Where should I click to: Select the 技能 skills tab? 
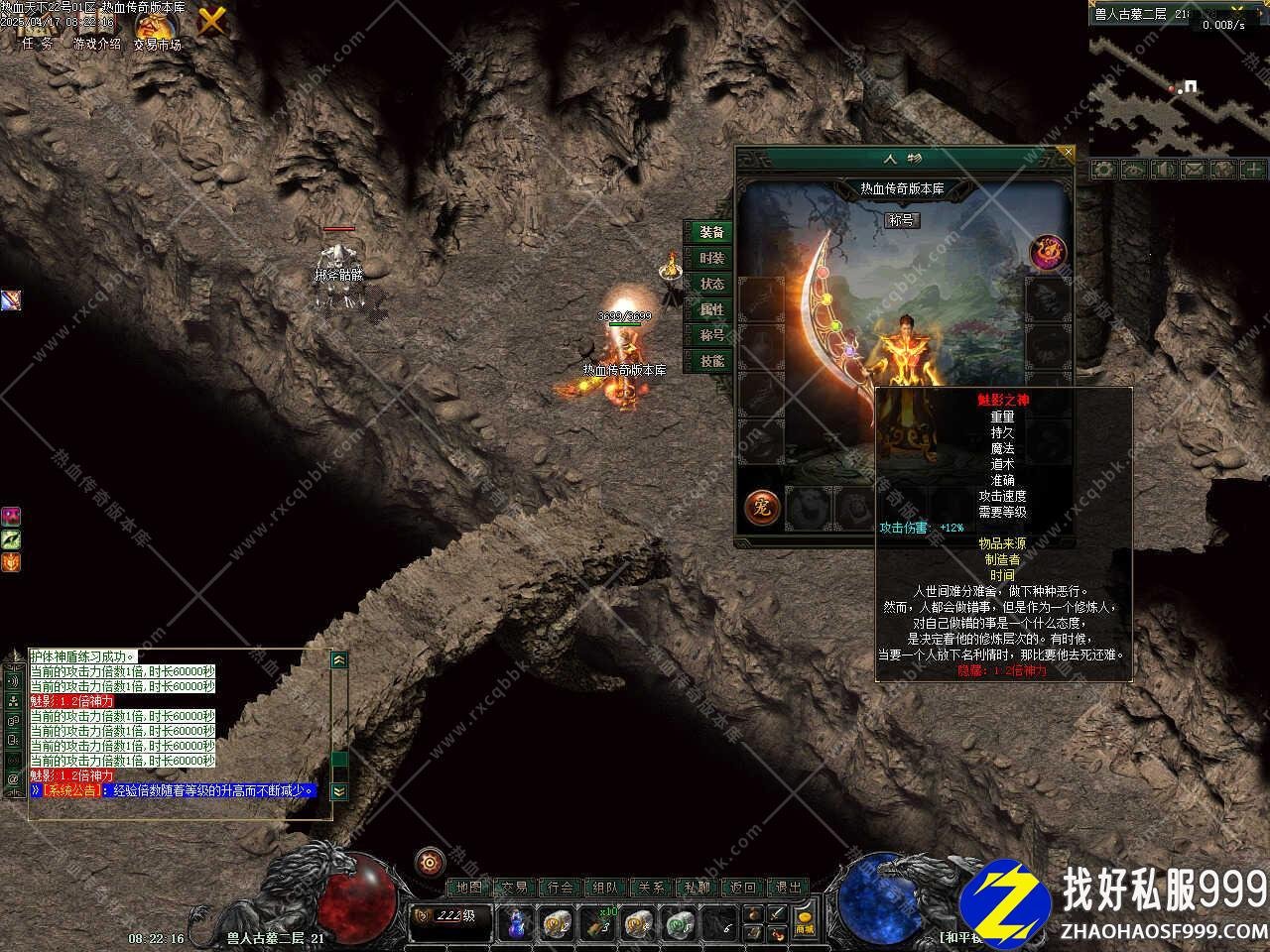point(711,361)
